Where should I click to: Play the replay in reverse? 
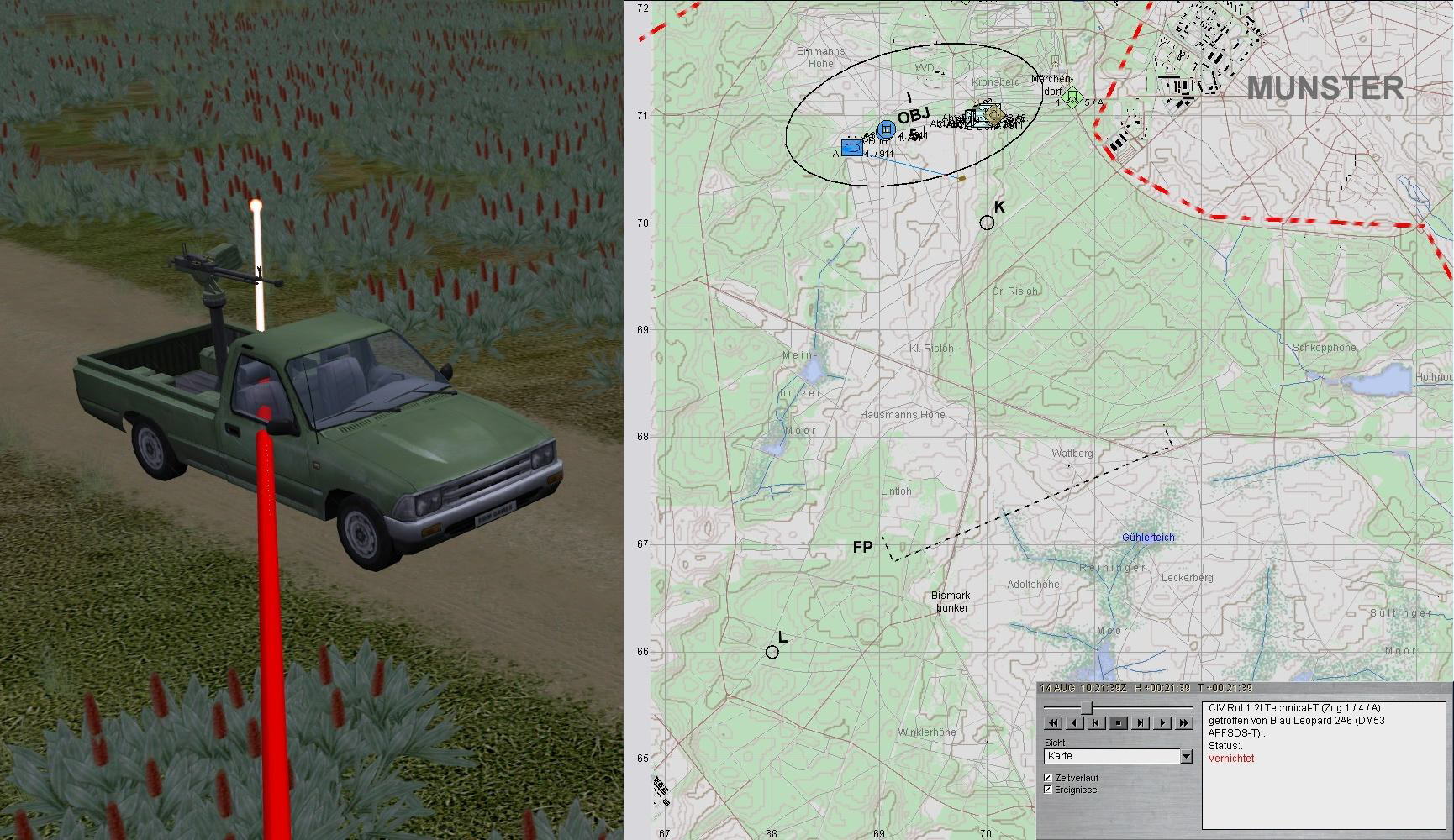(x=1074, y=722)
